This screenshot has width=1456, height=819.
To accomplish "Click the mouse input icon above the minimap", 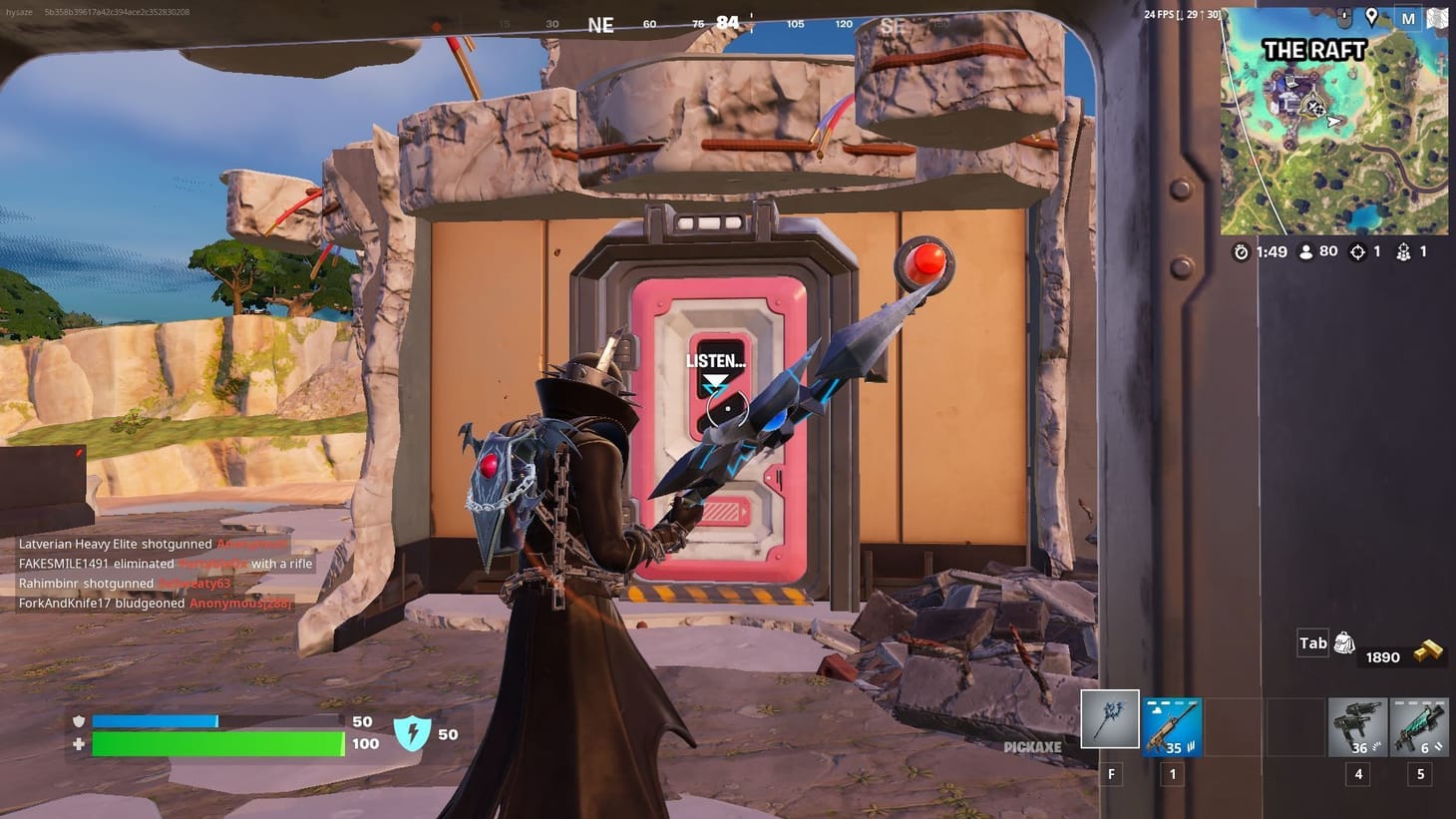I will pyautogui.click(x=1344, y=17).
